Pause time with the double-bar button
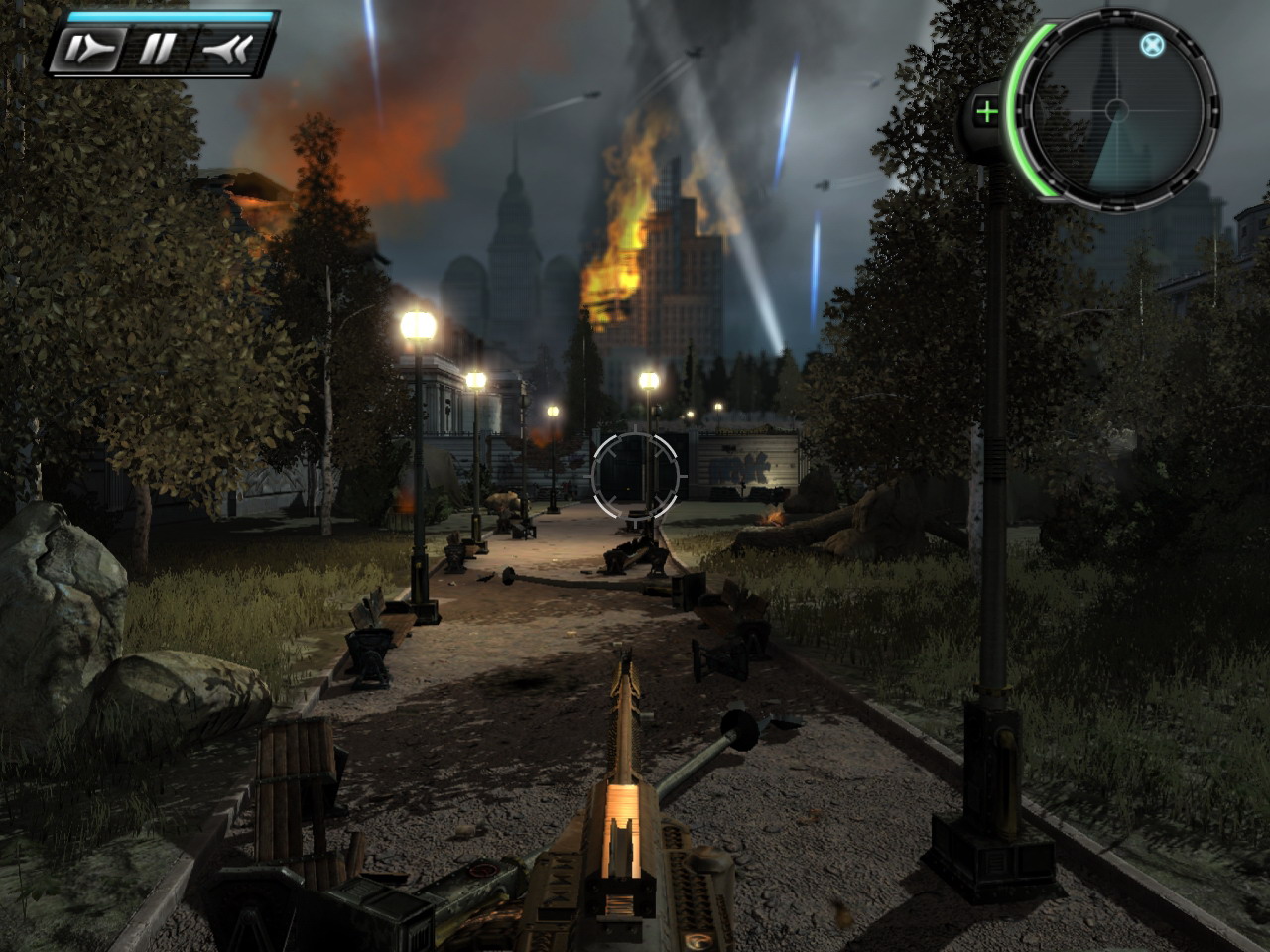Viewport: 1270px width, 952px height. (158, 48)
